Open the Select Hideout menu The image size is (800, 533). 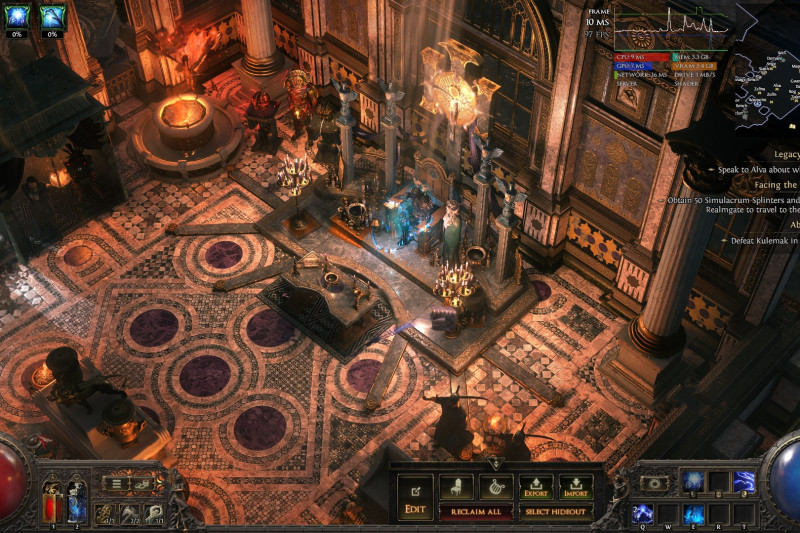(556, 512)
